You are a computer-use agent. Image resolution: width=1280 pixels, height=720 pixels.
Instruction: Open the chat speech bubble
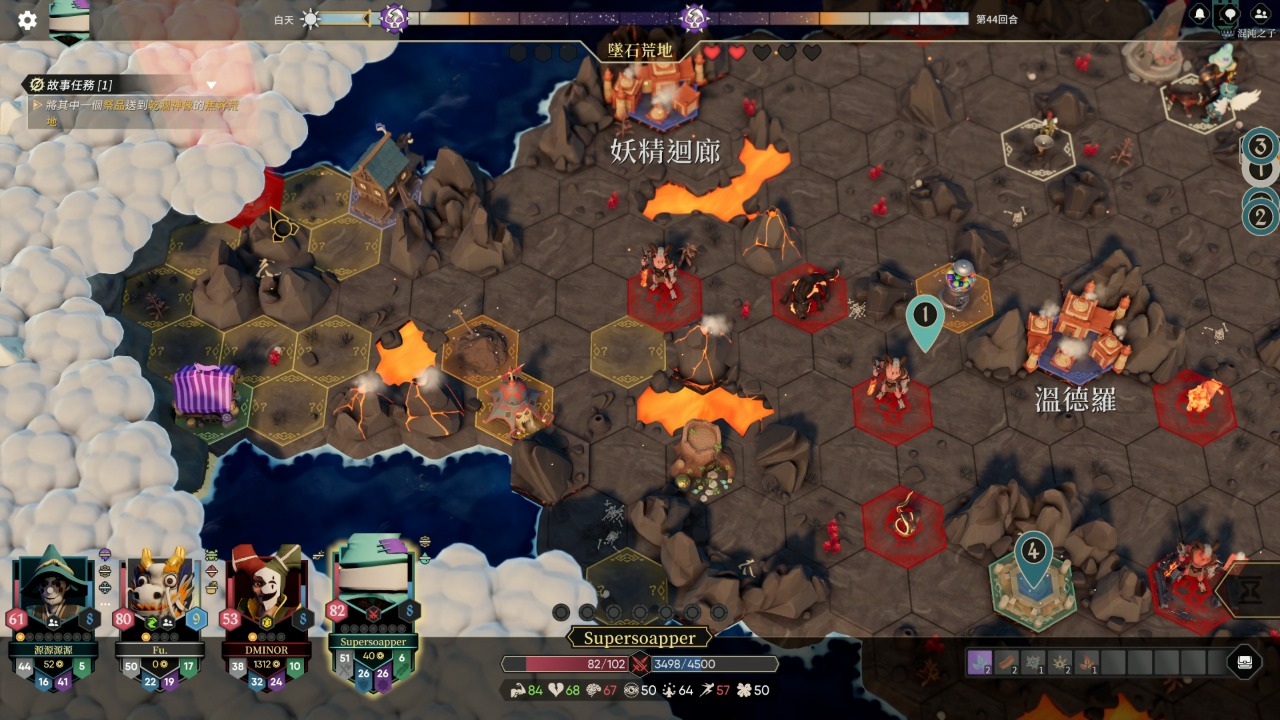(1229, 15)
